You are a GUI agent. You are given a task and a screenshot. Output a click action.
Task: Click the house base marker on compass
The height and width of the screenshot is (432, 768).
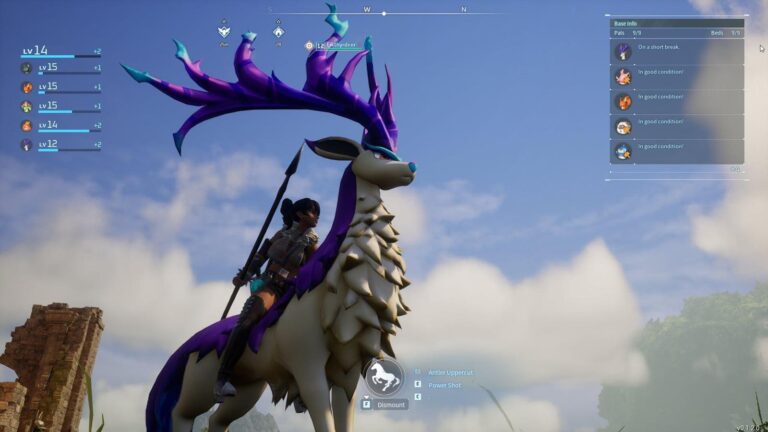[278, 31]
